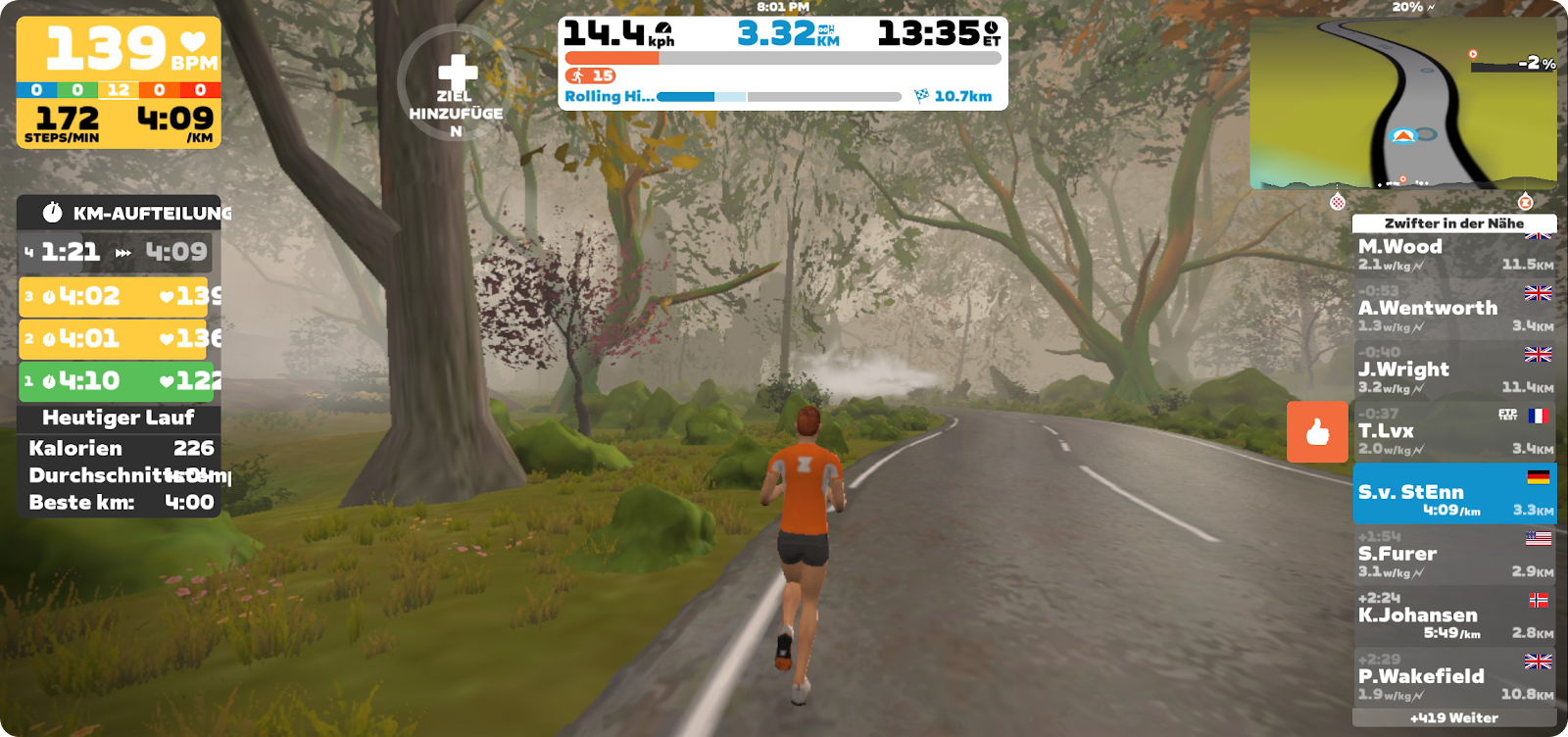Open the minimap route view
Screen dimensions: 1568x737
[x=1402, y=103]
